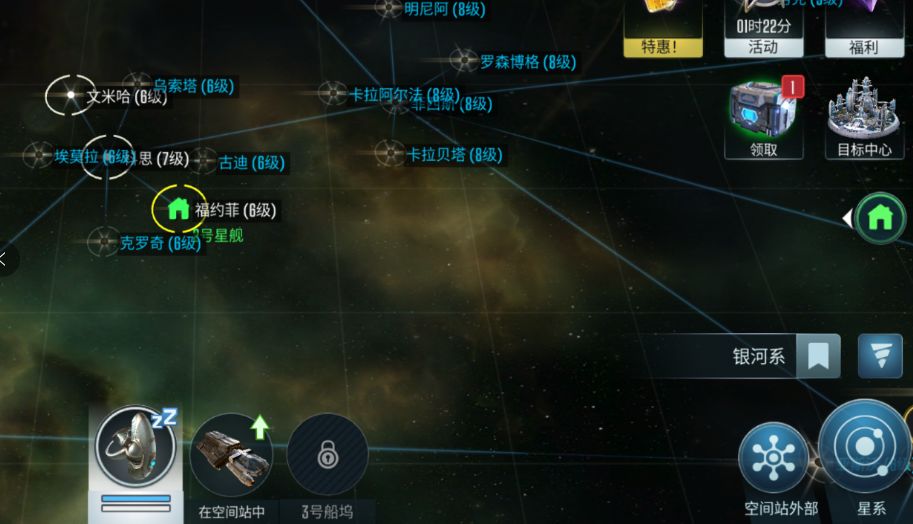
Task: Open the map filter funnel icon
Action: (x=879, y=356)
